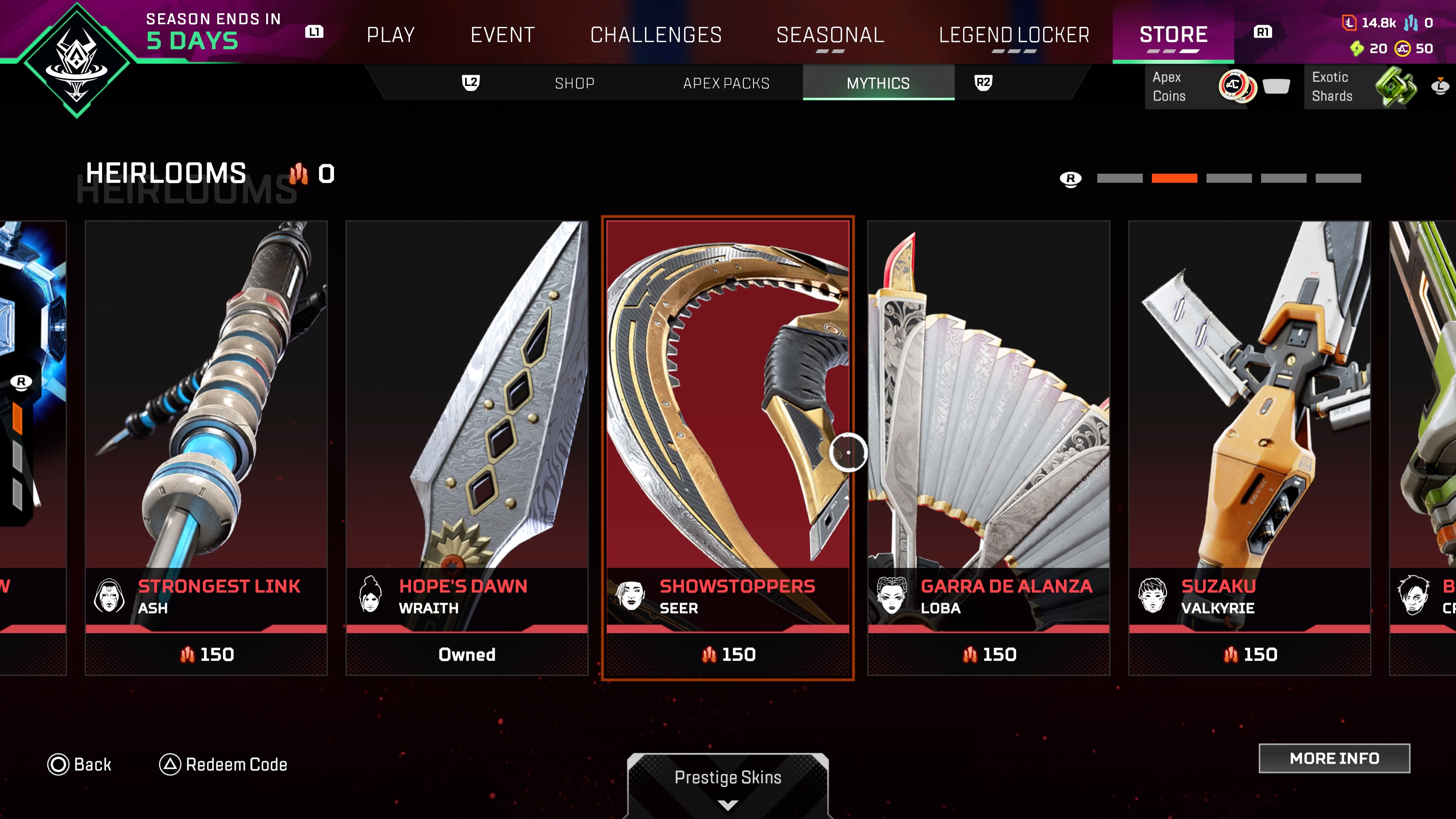1456x819 pixels.
Task: Switch to the Event tab
Action: 502,35
